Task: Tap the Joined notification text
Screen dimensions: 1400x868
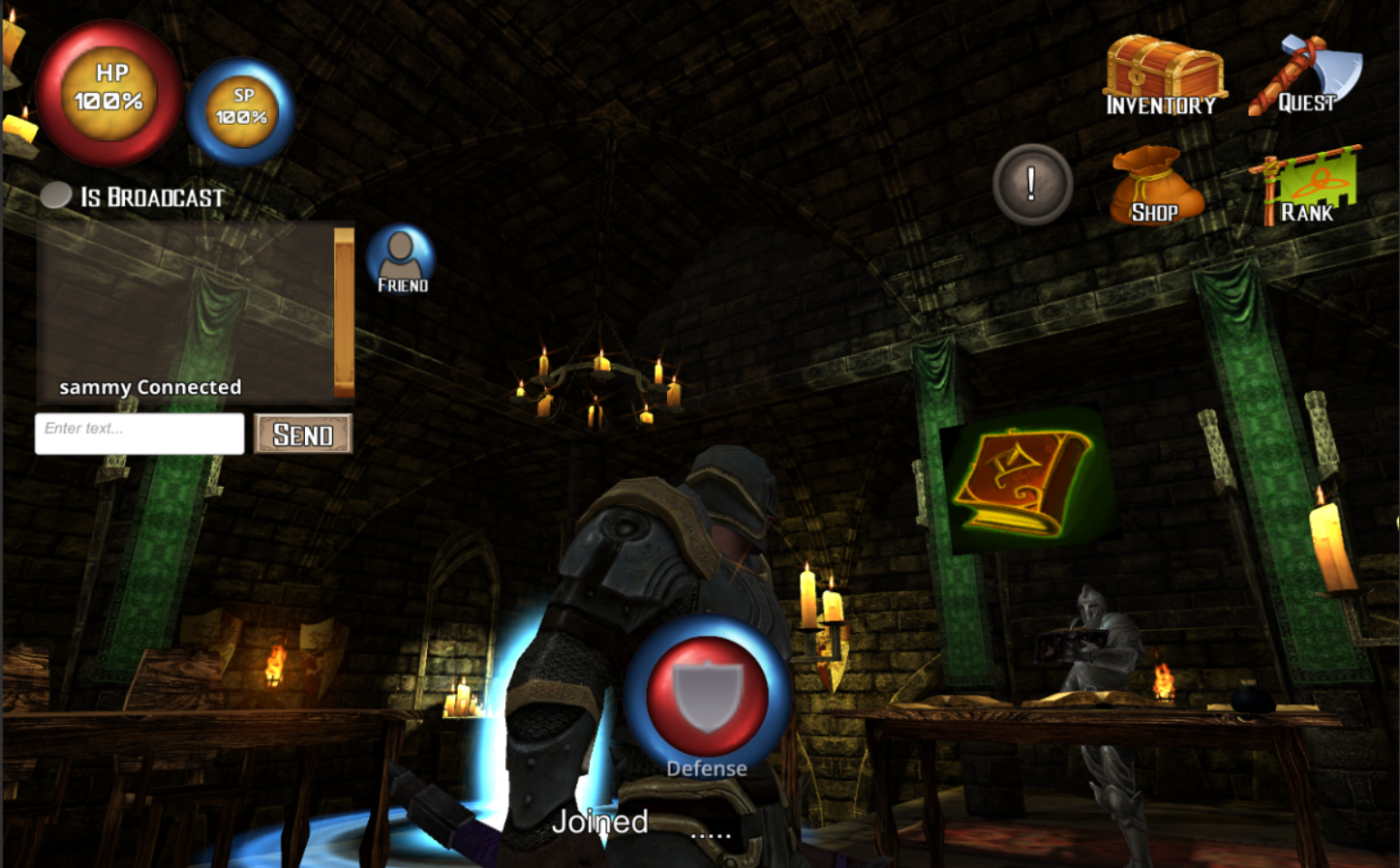Action: tap(599, 821)
